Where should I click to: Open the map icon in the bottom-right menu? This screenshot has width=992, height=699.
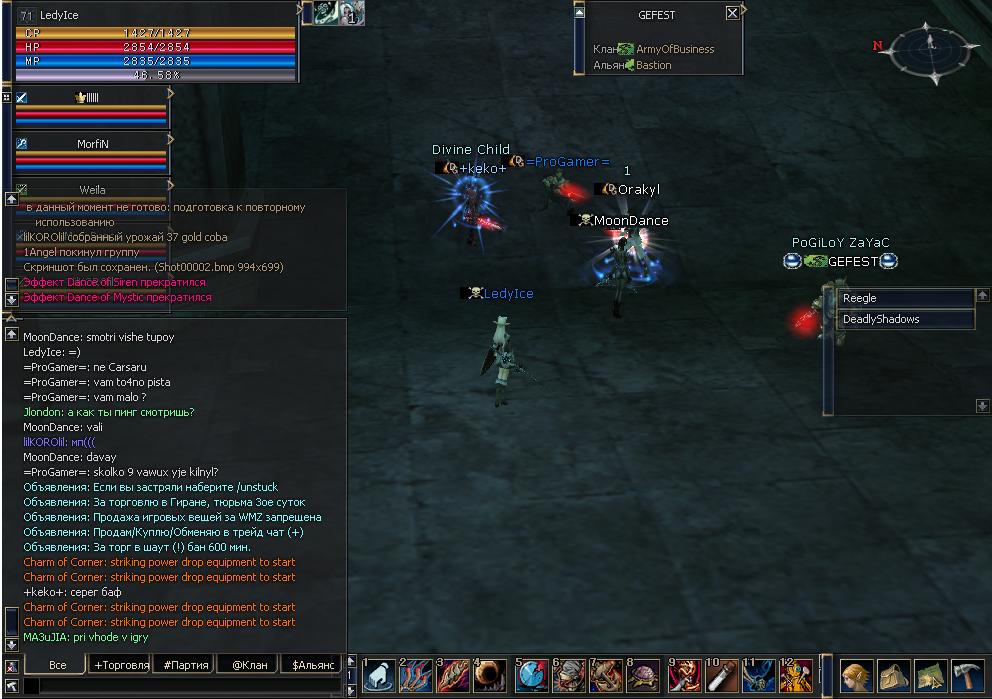click(930, 677)
